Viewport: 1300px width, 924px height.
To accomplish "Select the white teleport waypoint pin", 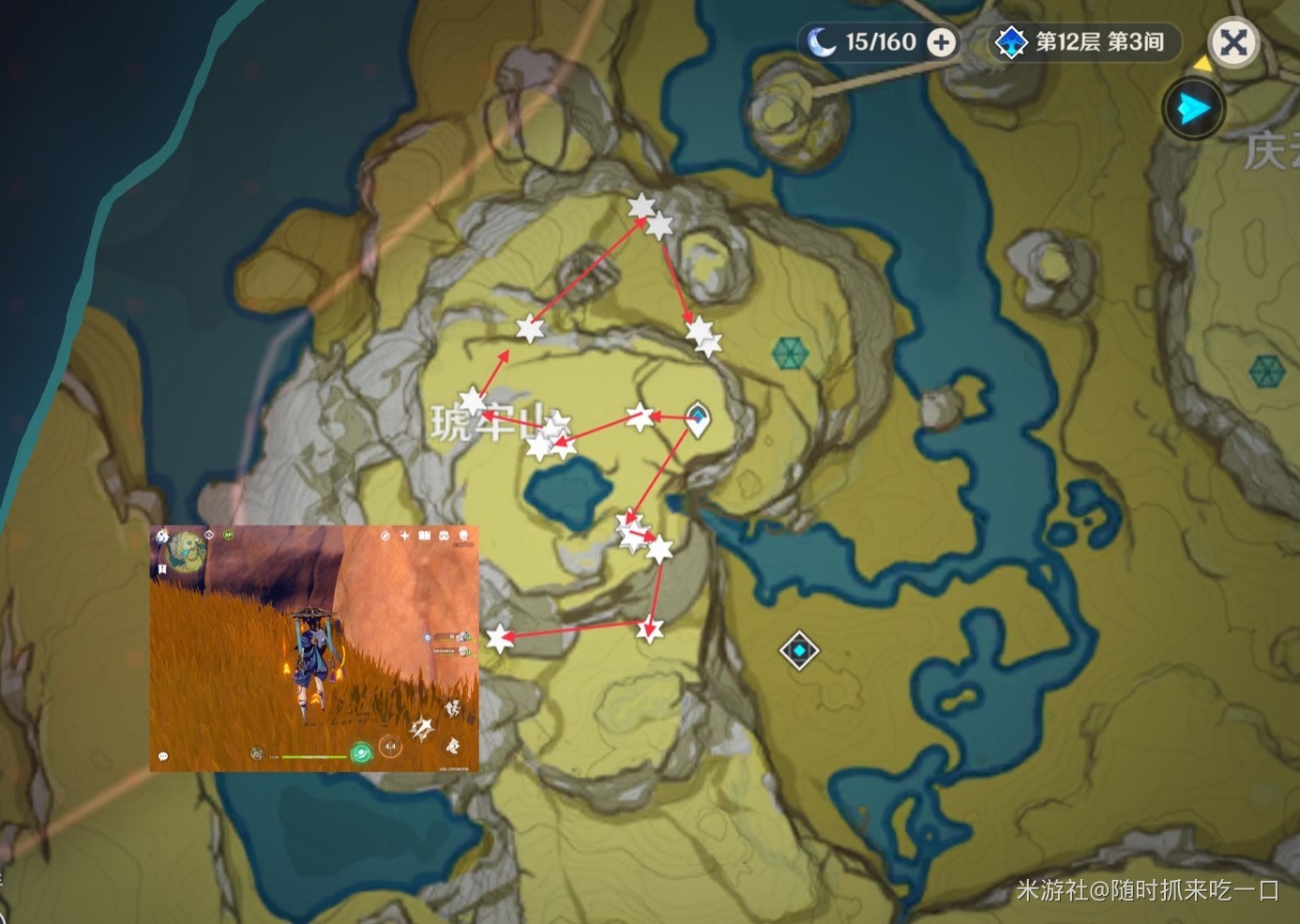I will tap(697, 417).
